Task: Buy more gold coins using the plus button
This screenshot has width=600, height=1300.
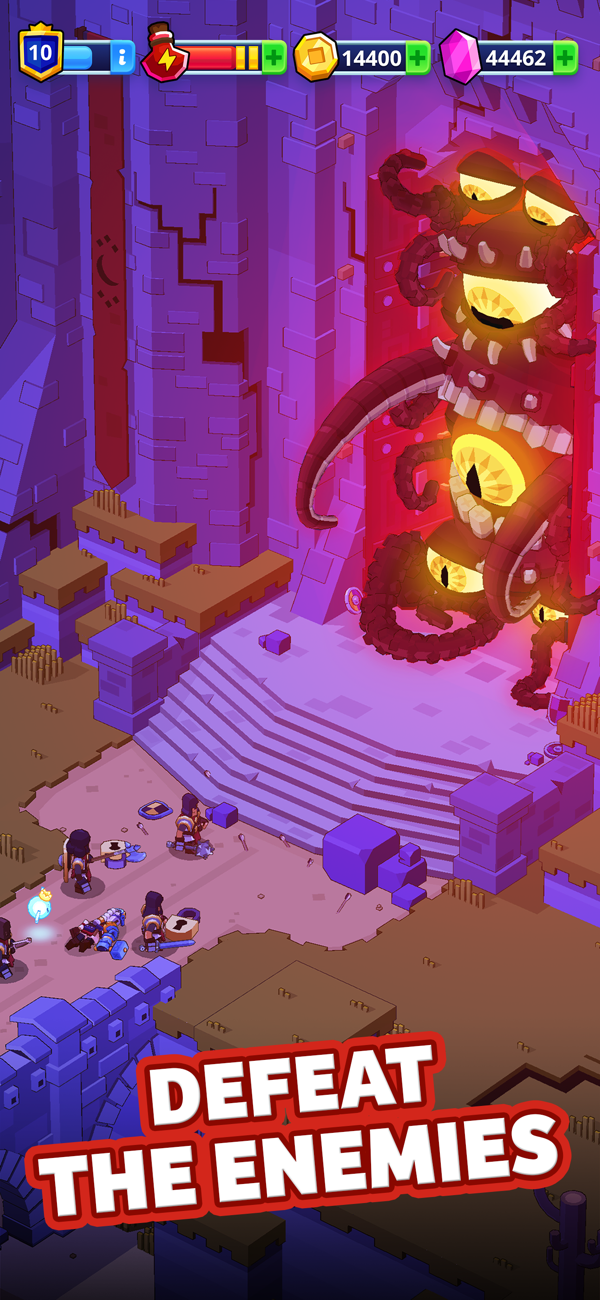Action: click(418, 58)
